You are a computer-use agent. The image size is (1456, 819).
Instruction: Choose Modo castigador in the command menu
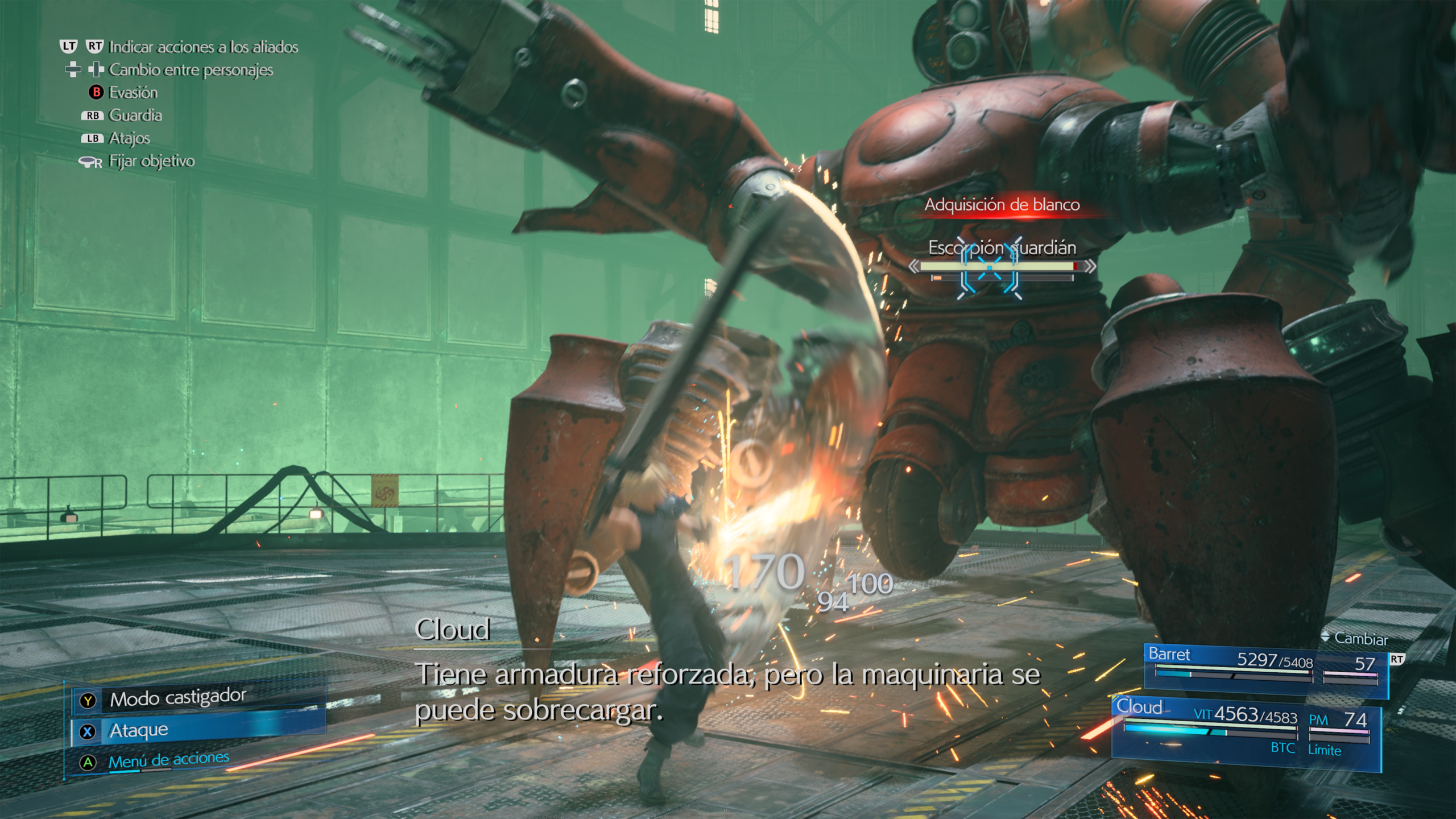click(177, 698)
